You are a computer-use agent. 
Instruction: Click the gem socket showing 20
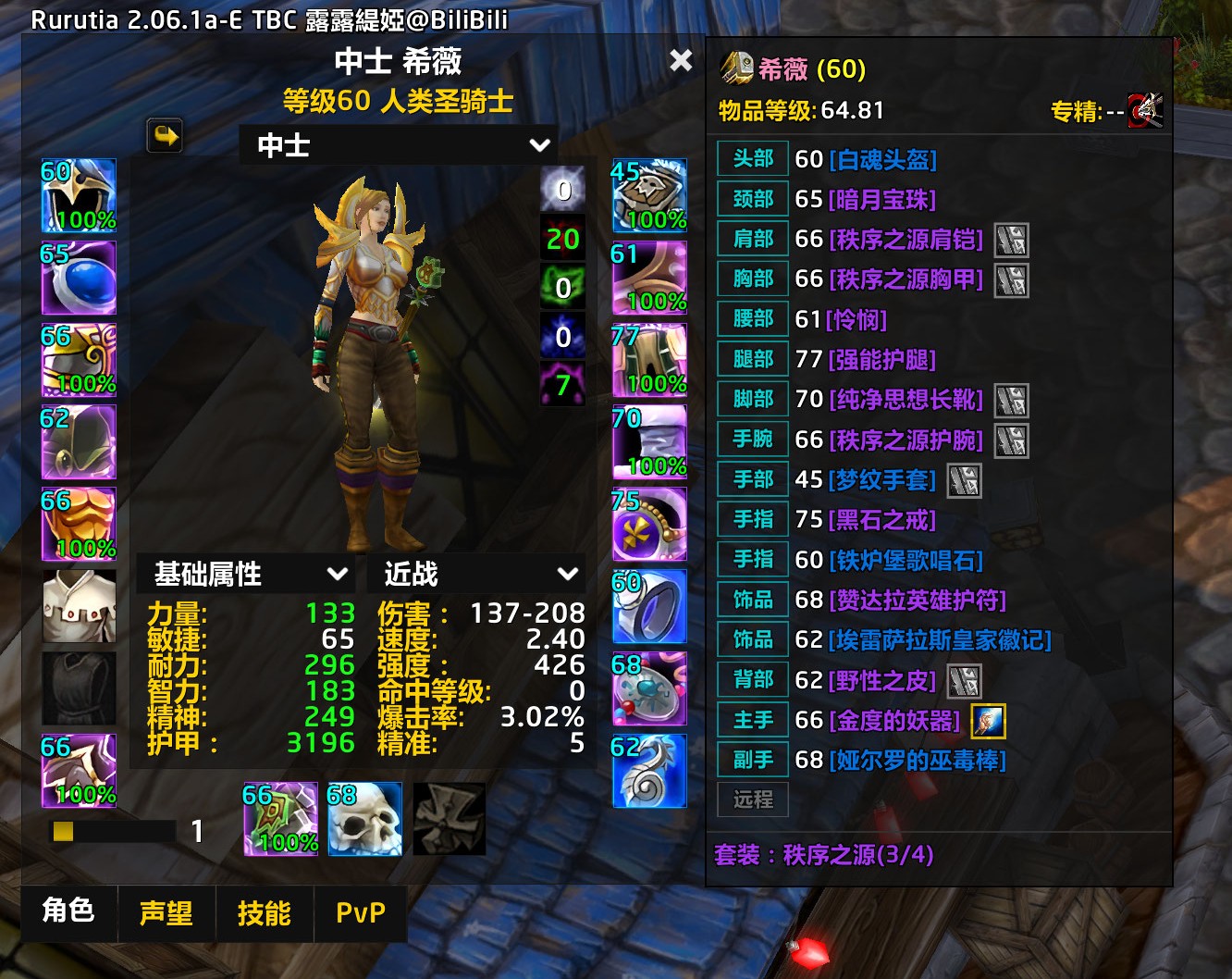pyautogui.click(x=562, y=238)
